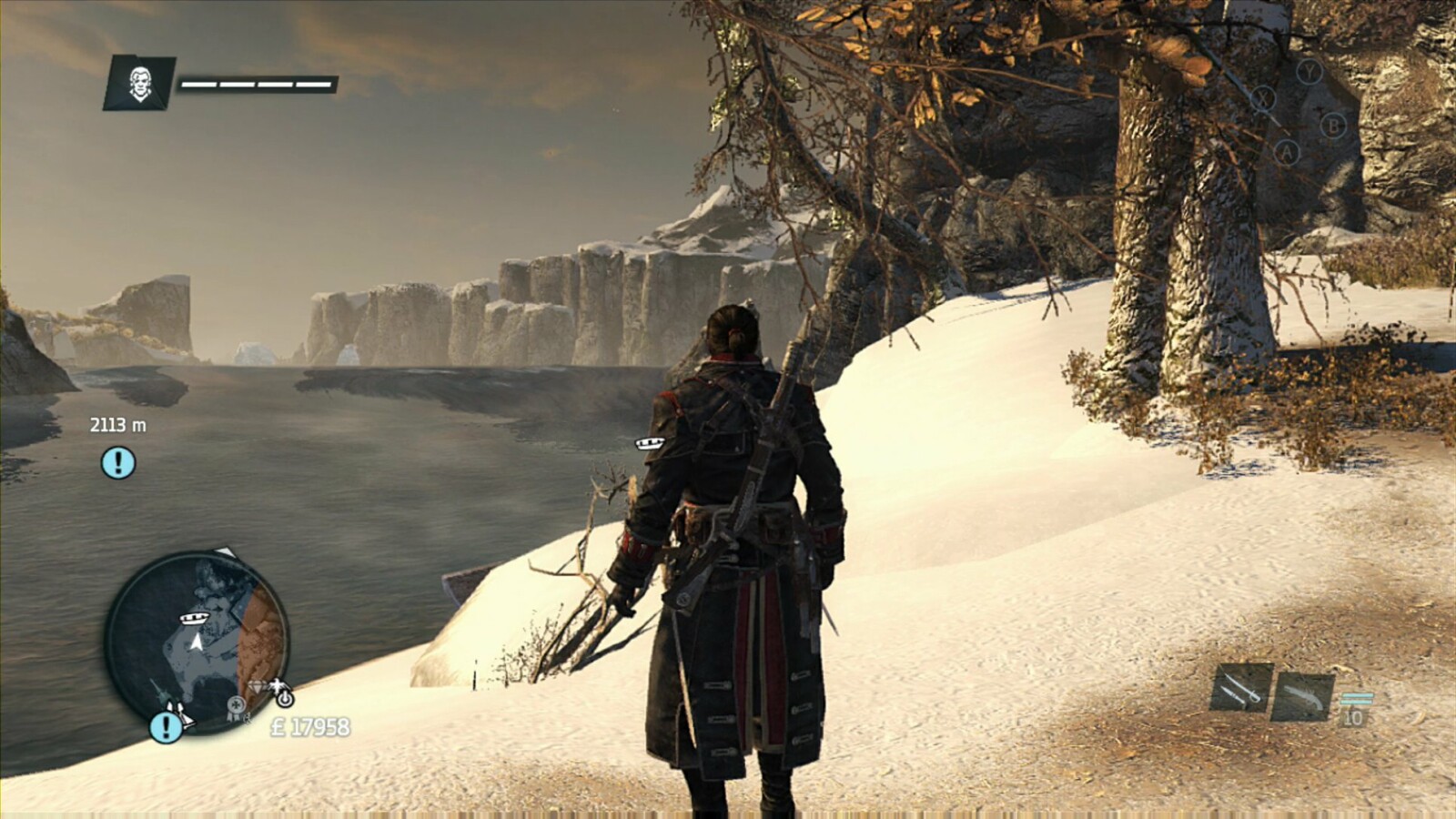The image size is (1456, 819).
Task: Click the floating ship waypoint marker over the water
Action: (650, 443)
